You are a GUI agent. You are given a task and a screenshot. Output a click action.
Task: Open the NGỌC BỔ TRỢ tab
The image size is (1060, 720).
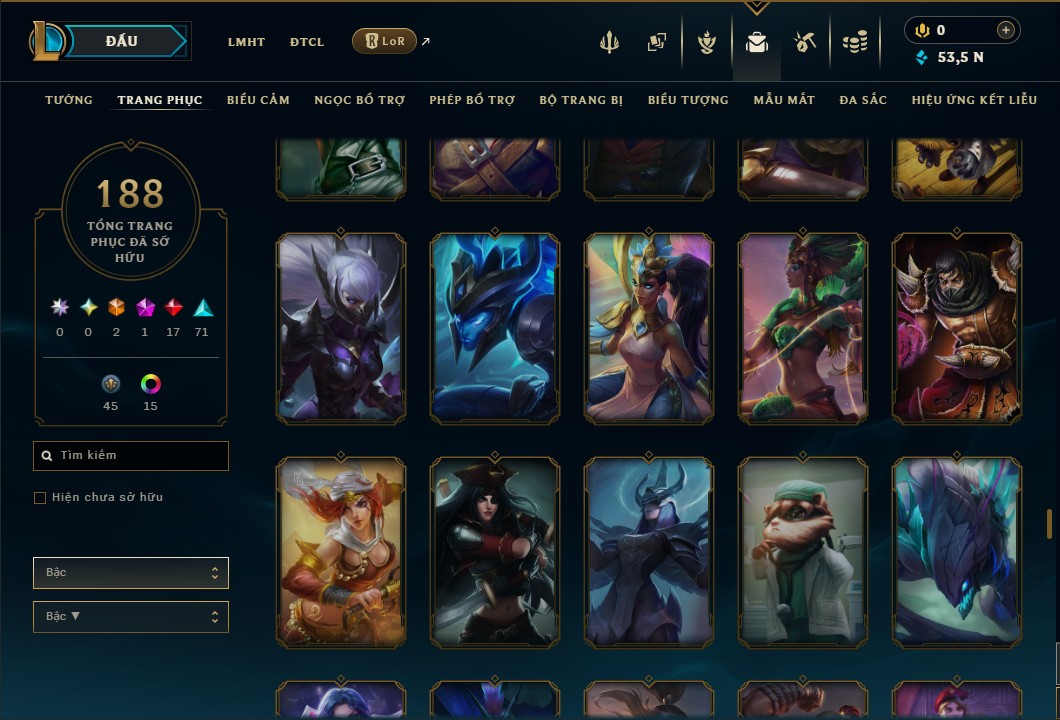tap(359, 100)
